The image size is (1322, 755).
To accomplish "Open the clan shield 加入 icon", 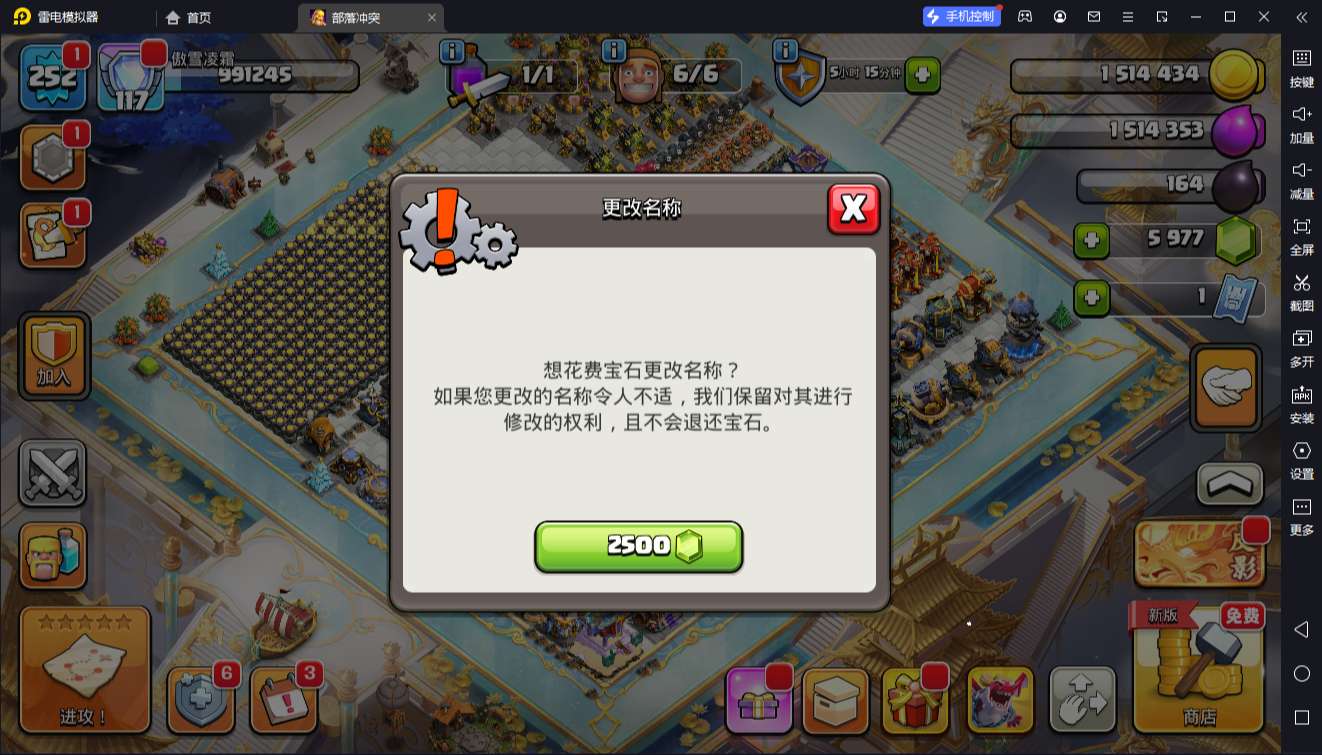I will coord(53,355).
